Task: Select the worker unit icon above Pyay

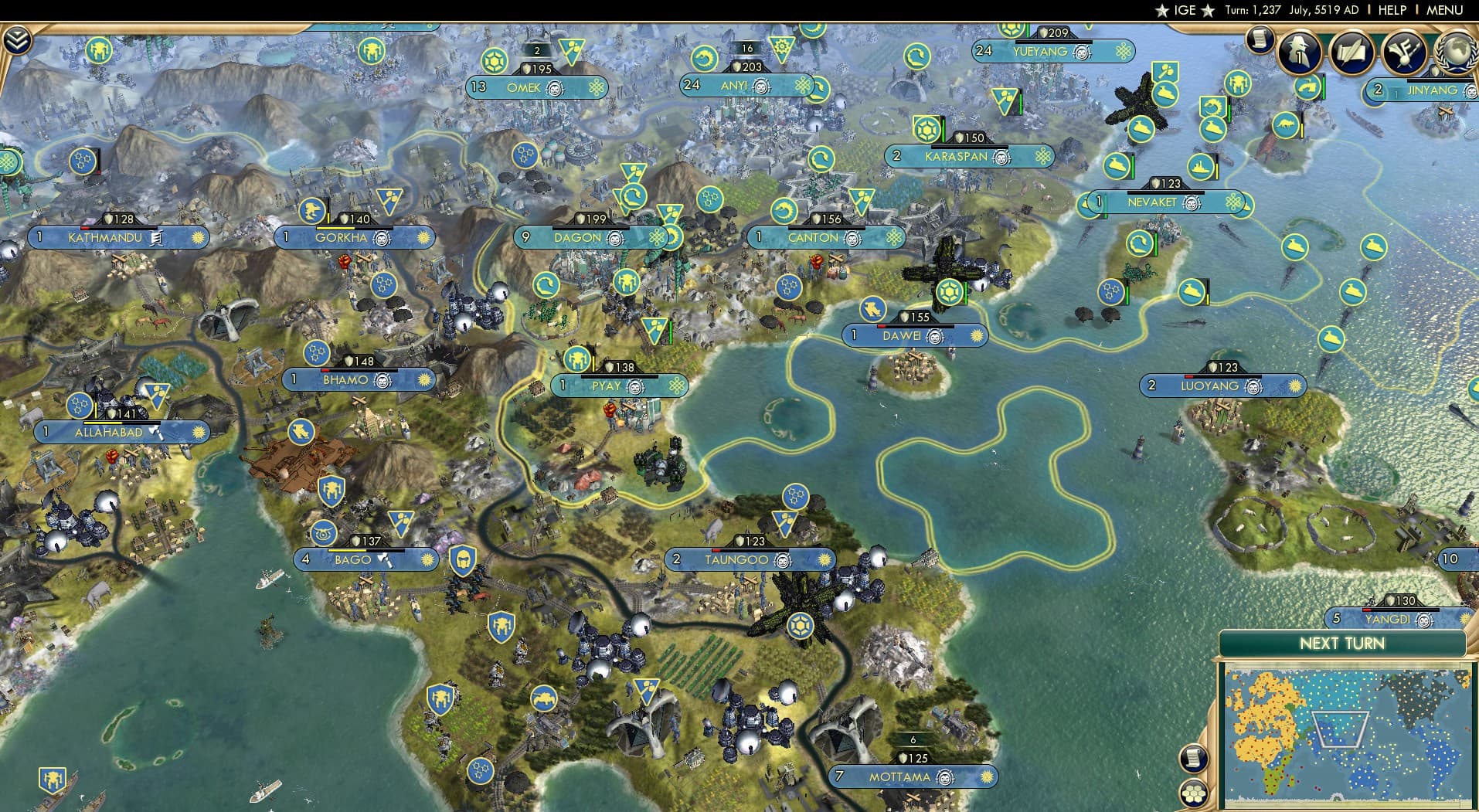Action: (577, 359)
